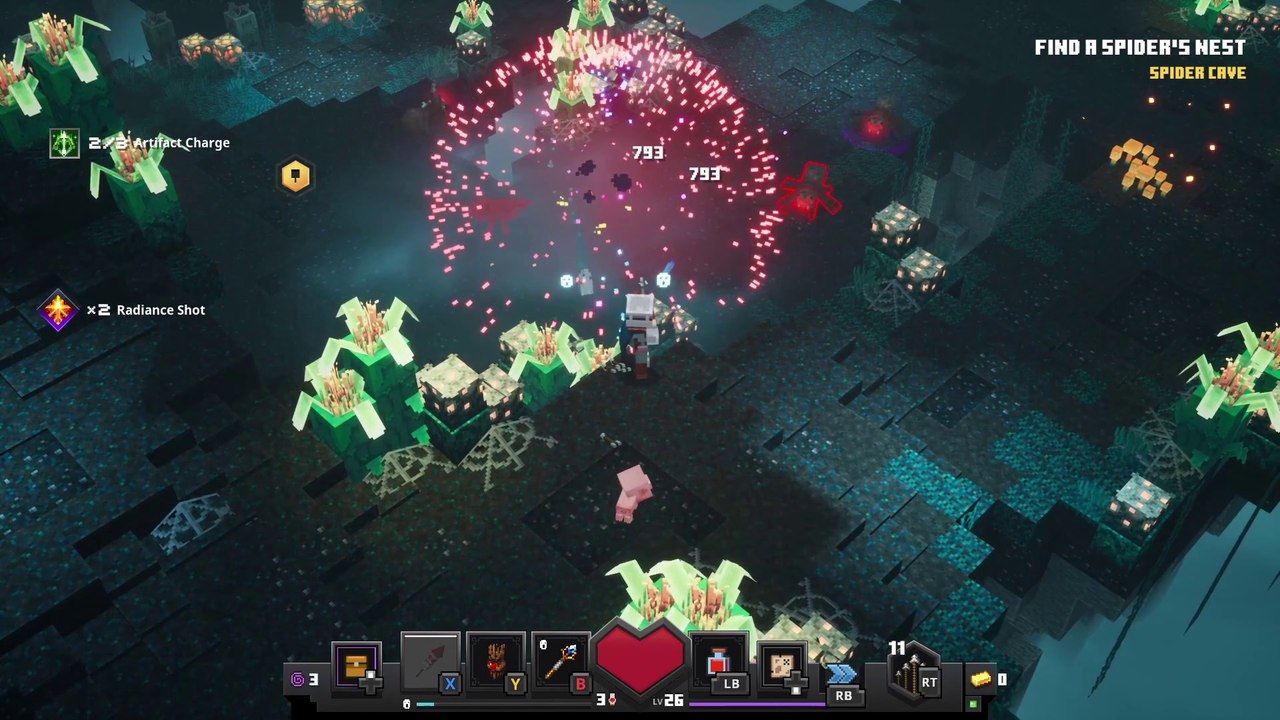Activate the totem artifact with red heart
The height and width of the screenshot is (720, 1280).
pyautogui.click(x=495, y=661)
